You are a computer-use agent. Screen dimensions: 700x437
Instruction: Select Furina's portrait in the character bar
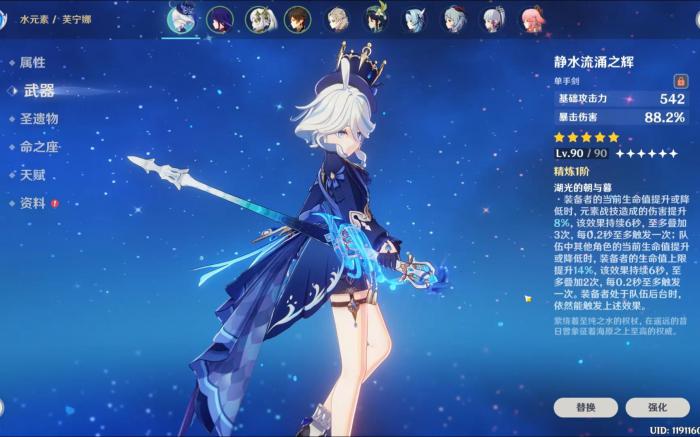pos(181,19)
